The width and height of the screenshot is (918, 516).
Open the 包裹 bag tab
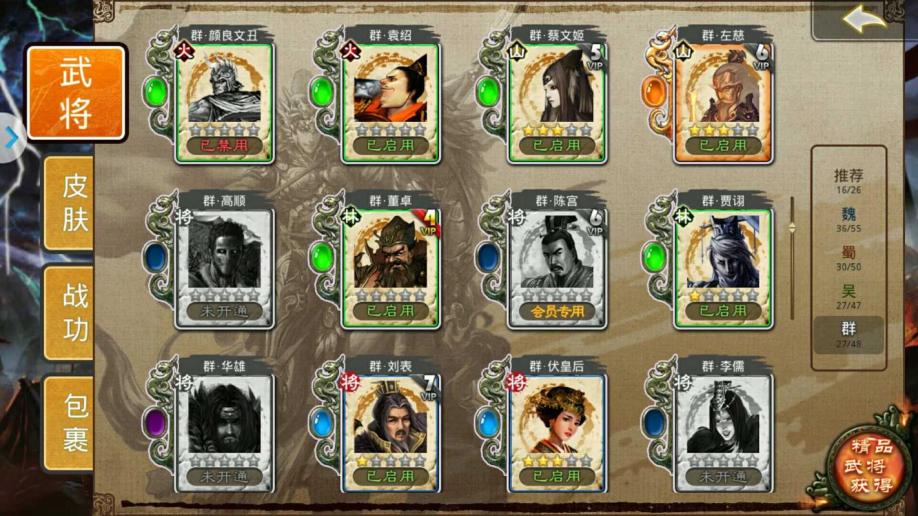point(75,421)
